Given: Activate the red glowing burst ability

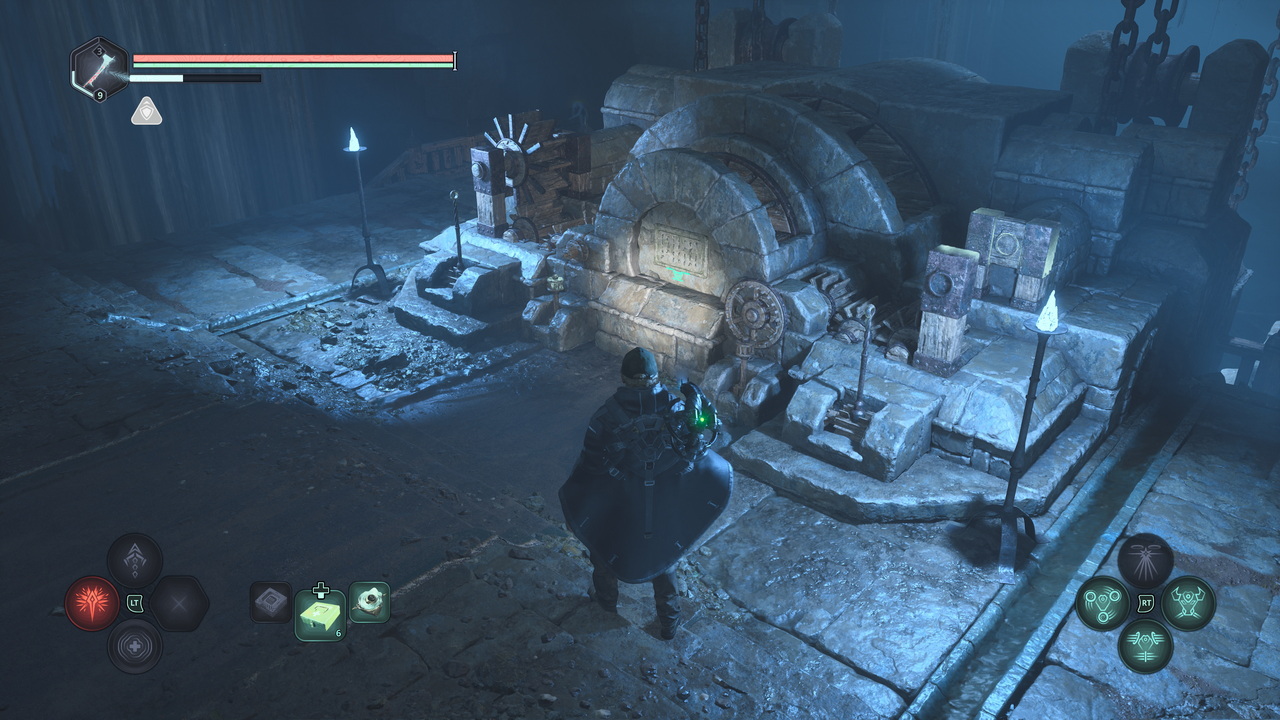Looking at the screenshot, I should pyautogui.click(x=92, y=603).
